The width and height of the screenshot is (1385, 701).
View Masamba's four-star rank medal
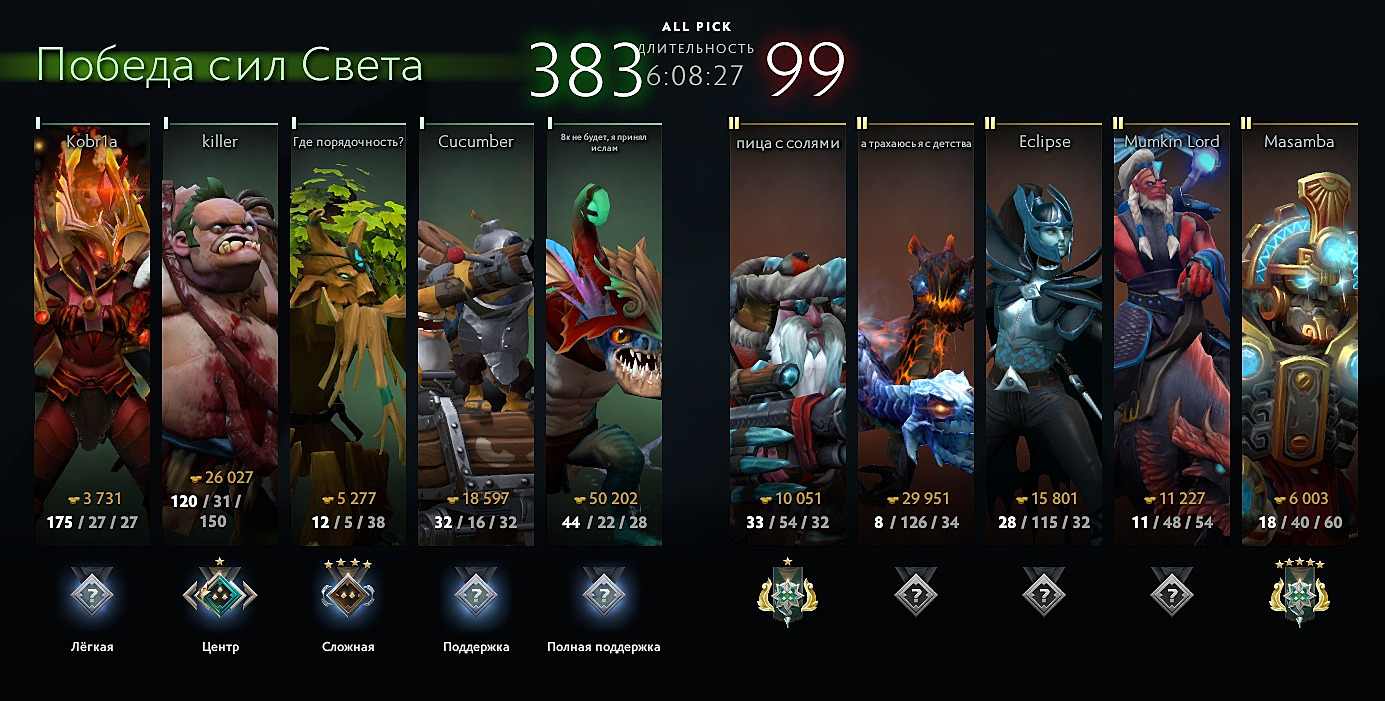tap(1300, 596)
